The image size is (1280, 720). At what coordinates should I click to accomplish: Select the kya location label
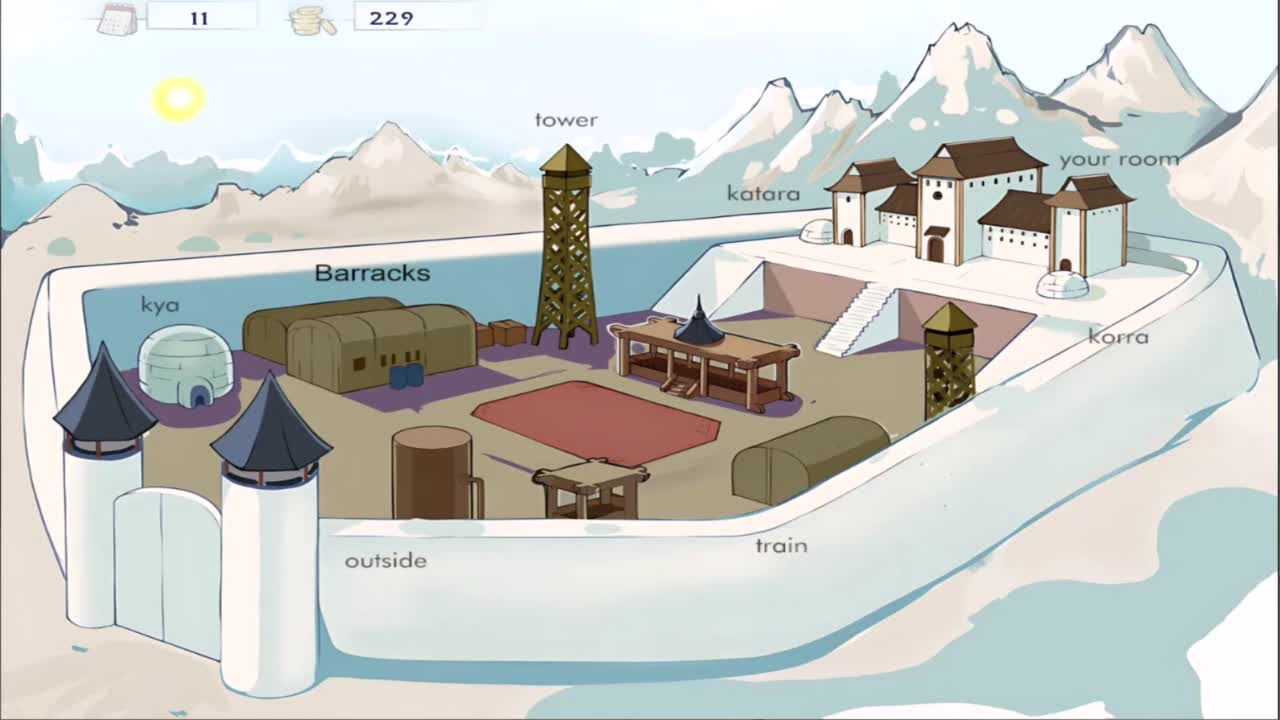160,305
